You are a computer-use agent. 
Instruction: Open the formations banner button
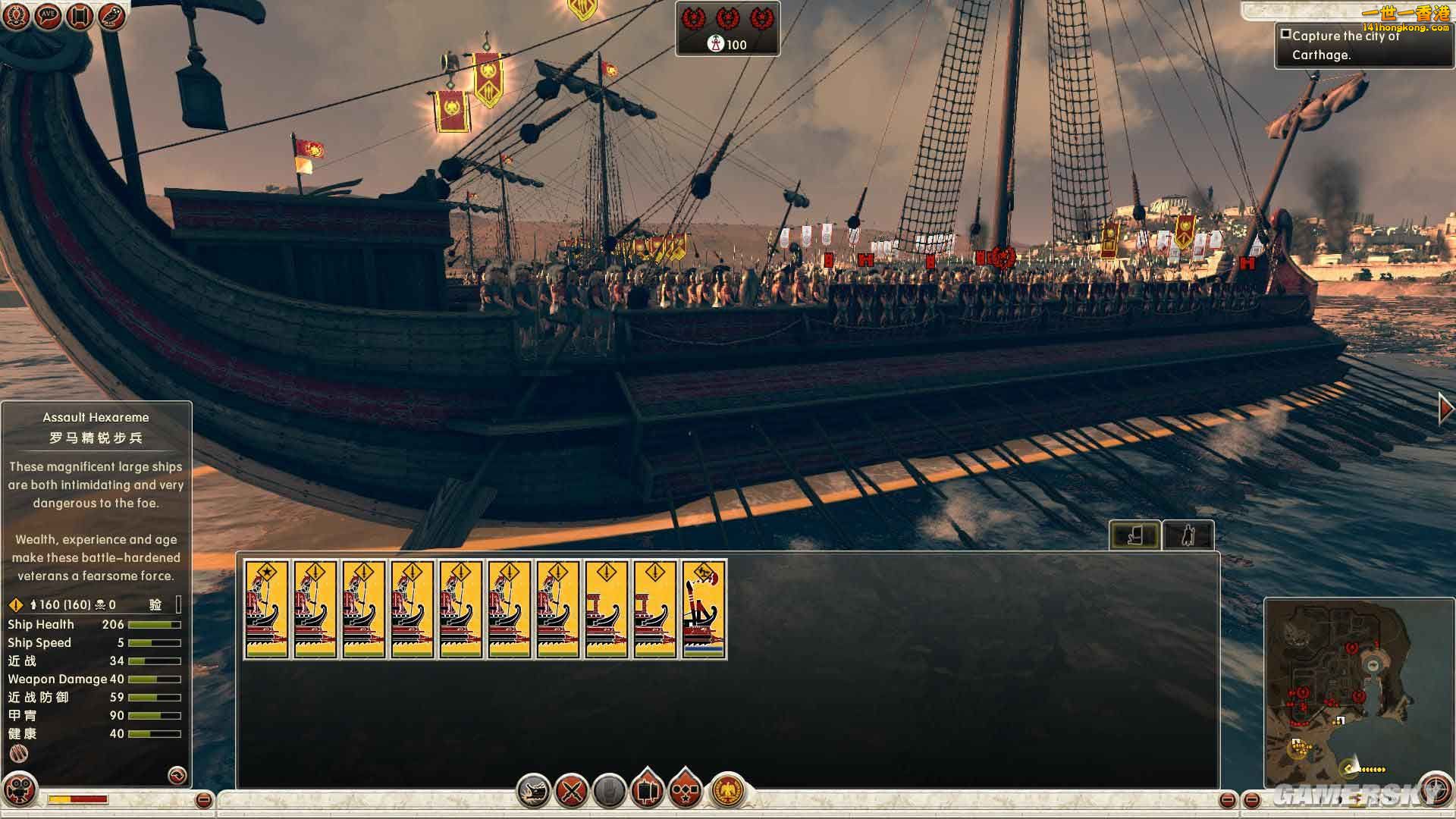[647, 790]
